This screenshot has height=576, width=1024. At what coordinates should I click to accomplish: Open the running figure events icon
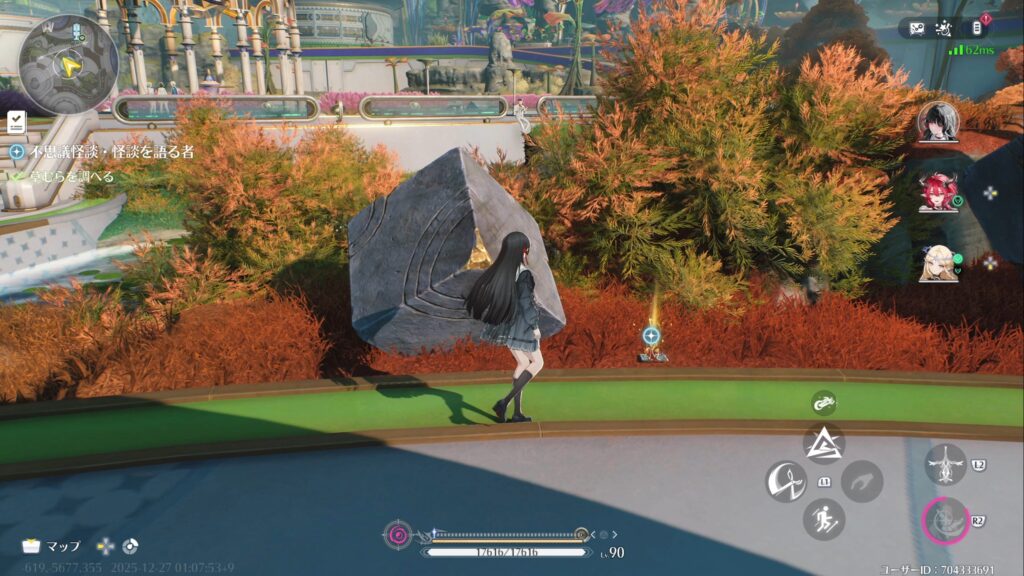coord(946,28)
